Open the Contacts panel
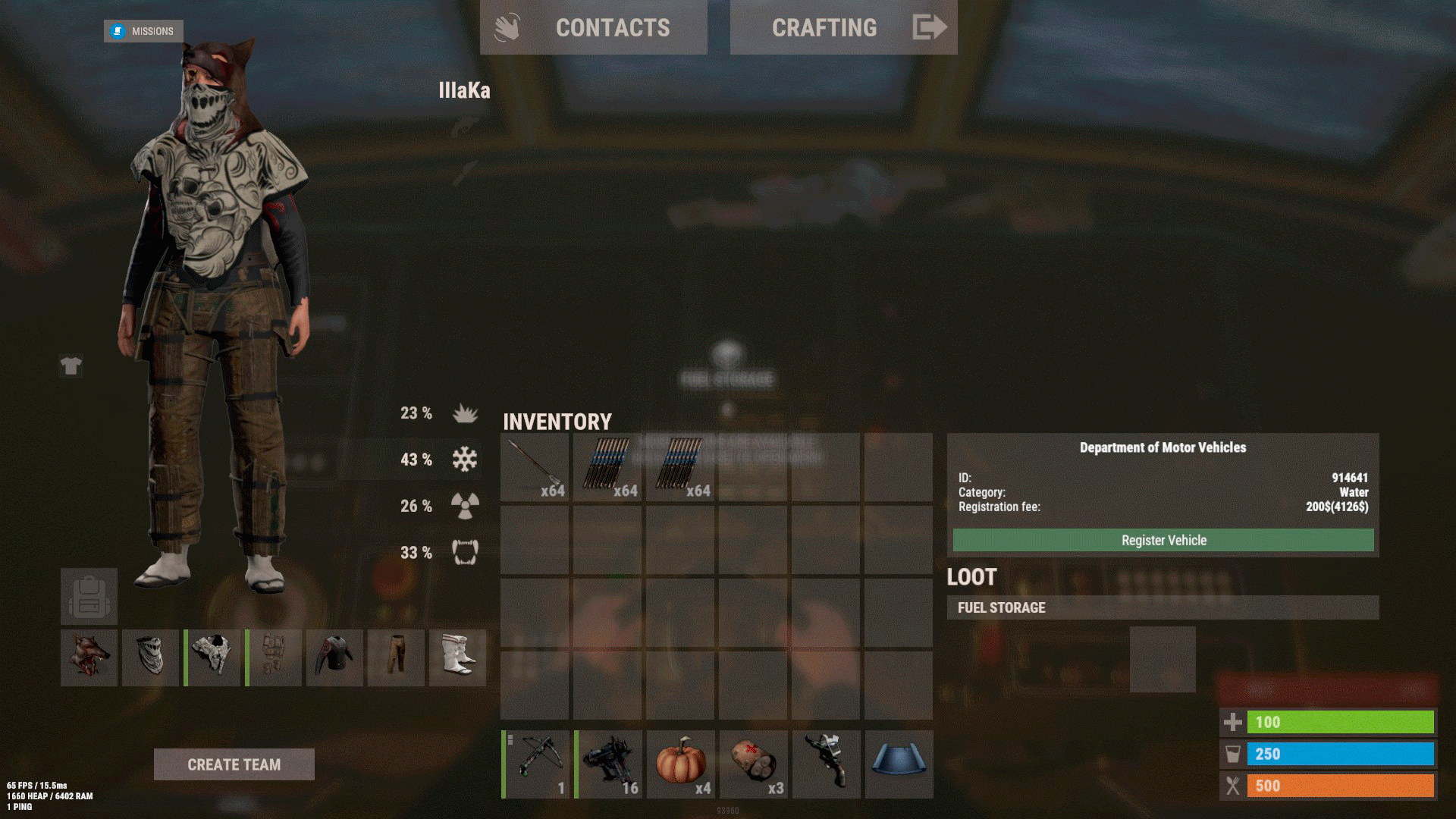The height and width of the screenshot is (819, 1456). 593,27
